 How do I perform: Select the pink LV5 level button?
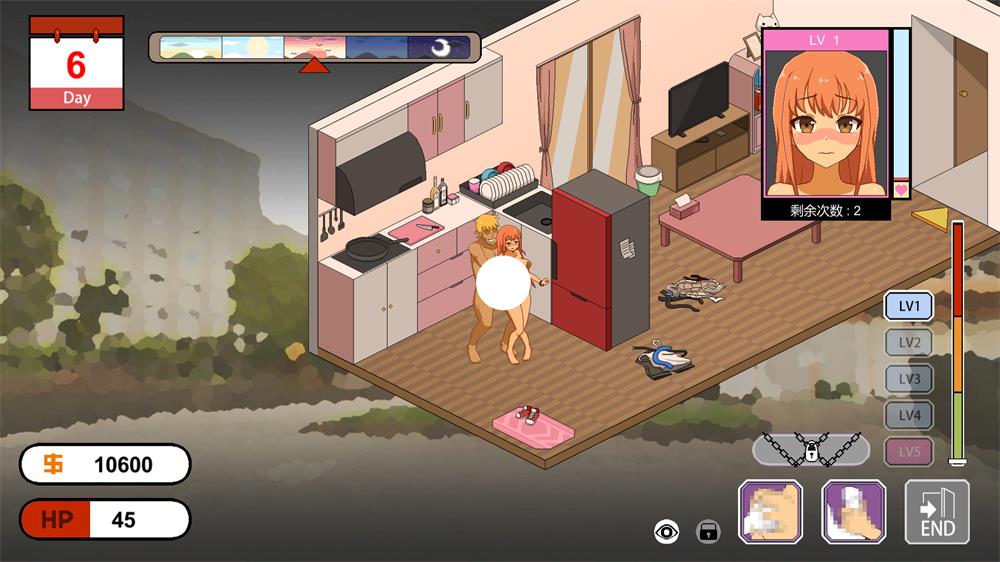[909, 451]
